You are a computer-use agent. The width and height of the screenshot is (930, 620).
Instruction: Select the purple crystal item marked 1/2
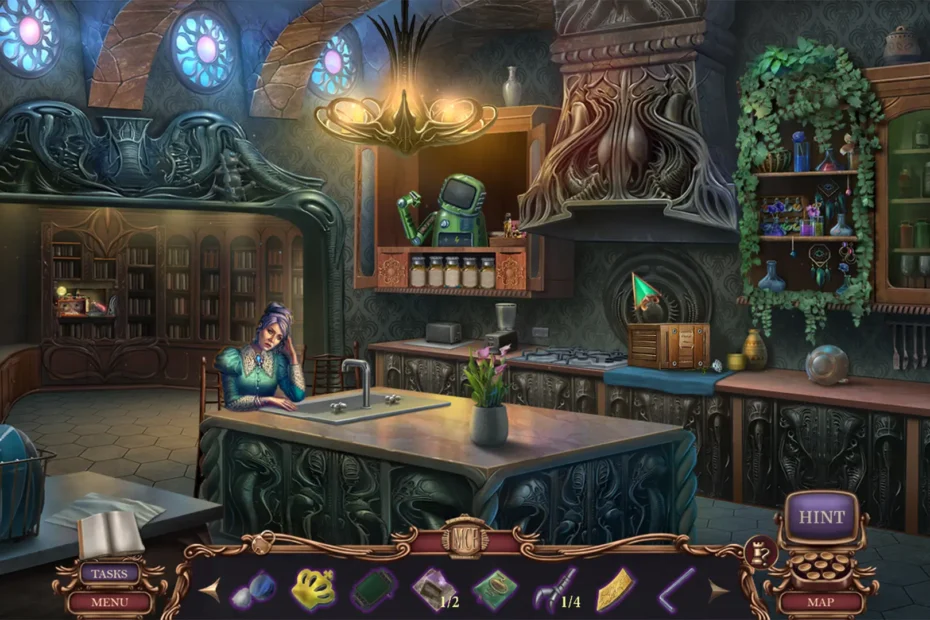434,589
